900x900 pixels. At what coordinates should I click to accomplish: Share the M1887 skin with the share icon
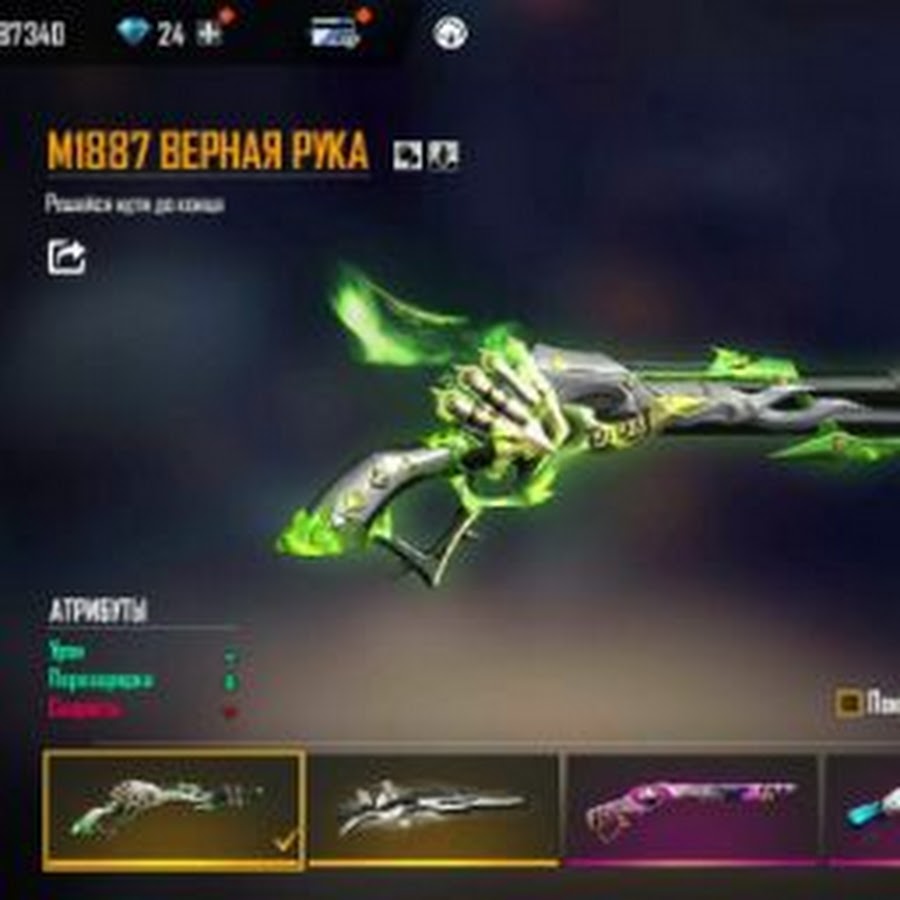67,257
